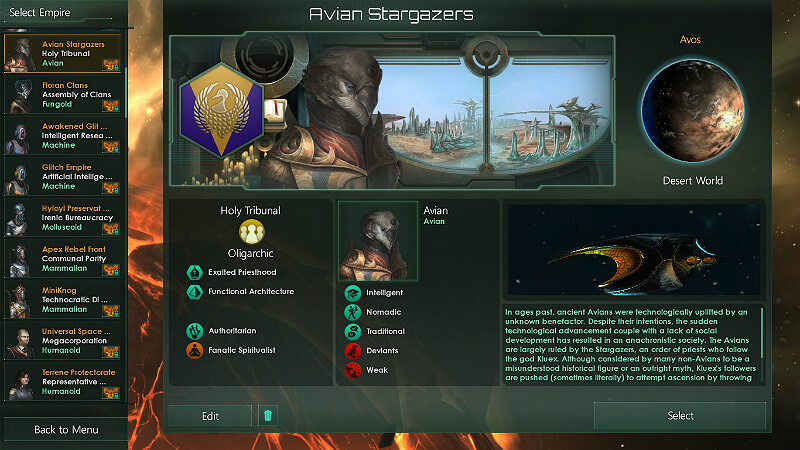Image resolution: width=800 pixels, height=450 pixels.
Task: Click the Avos homeworld planet image
Action: pos(692,113)
